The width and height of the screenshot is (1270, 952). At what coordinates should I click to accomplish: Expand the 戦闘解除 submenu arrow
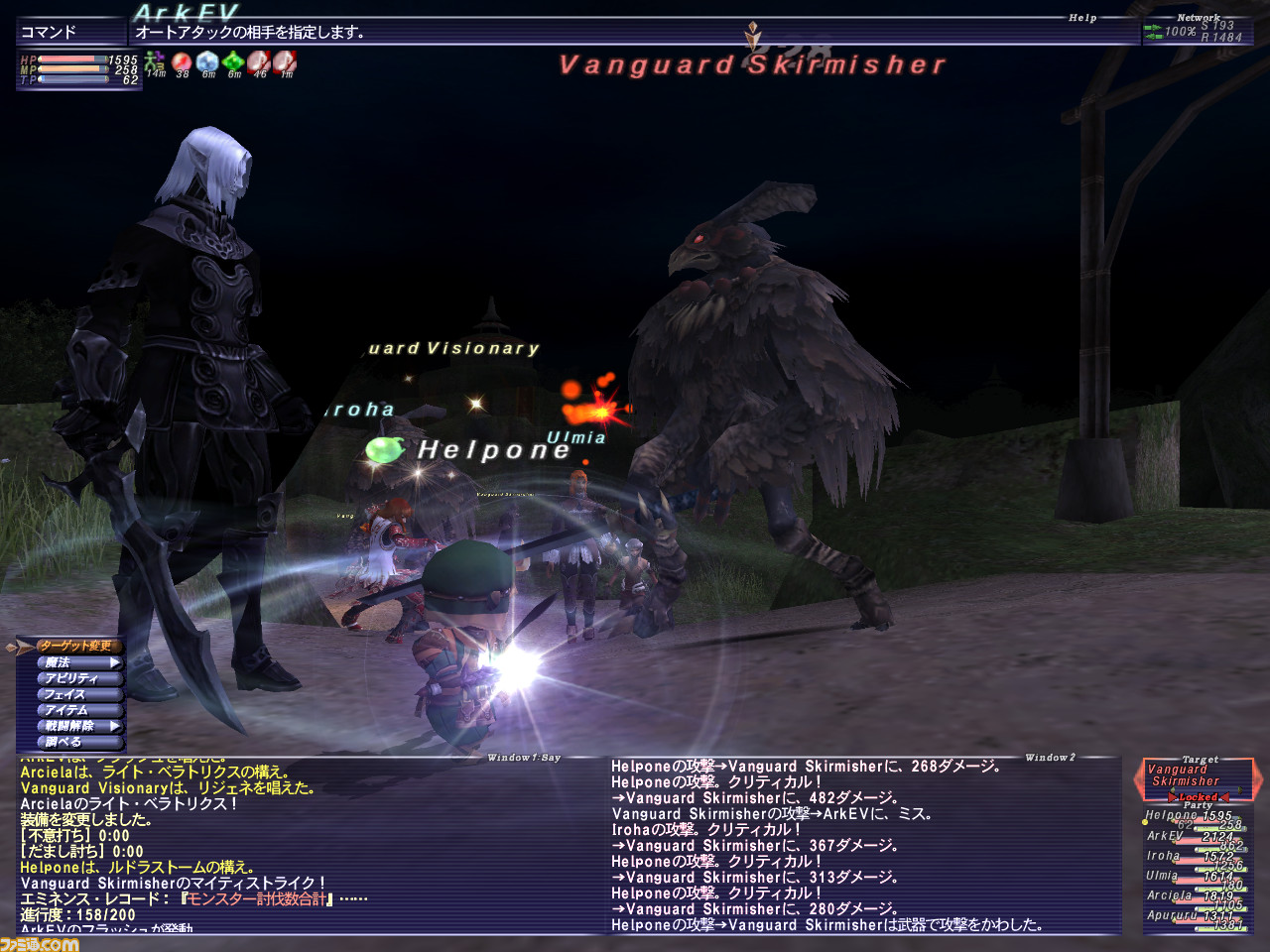[115, 726]
